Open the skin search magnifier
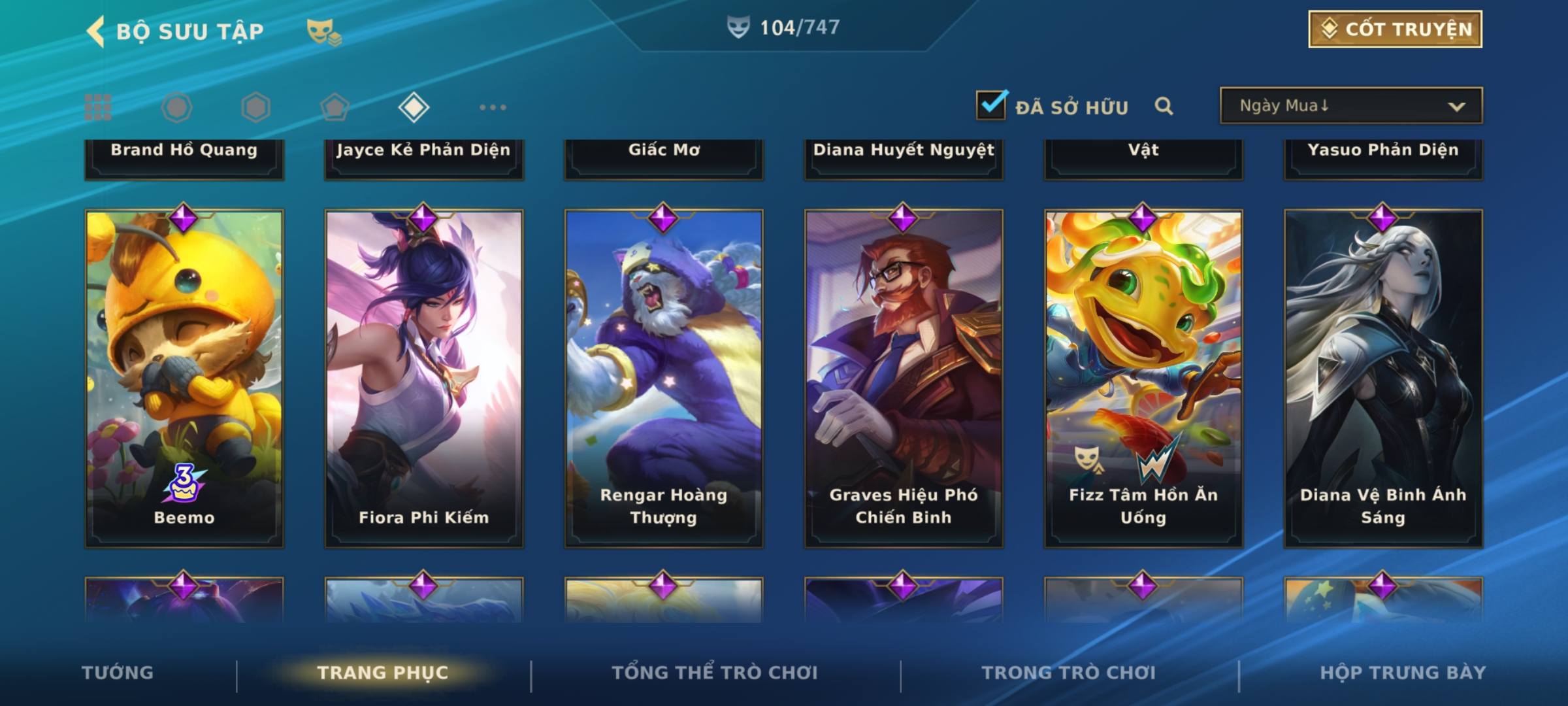This screenshot has width=1568, height=706. [x=1164, y=106]
